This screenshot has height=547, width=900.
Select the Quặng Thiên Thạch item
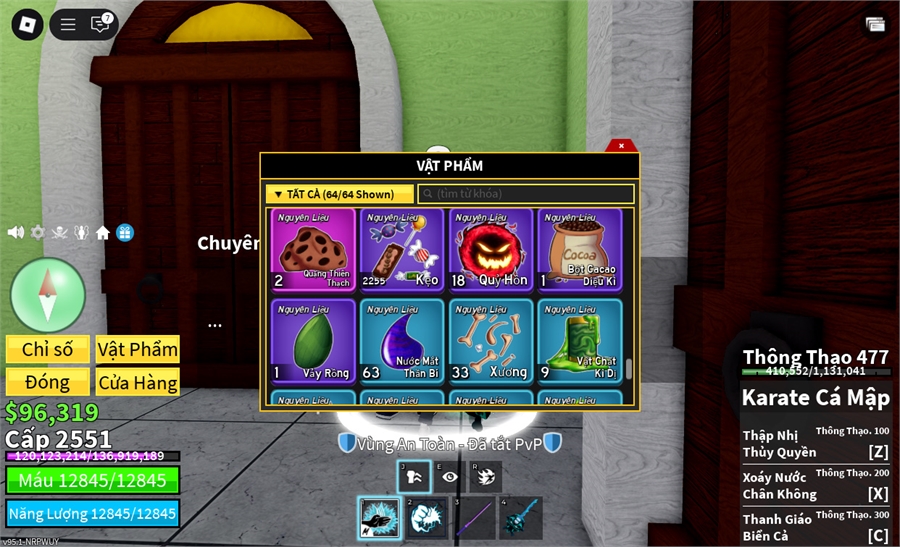pyautogui.click(x=313, y=249)
